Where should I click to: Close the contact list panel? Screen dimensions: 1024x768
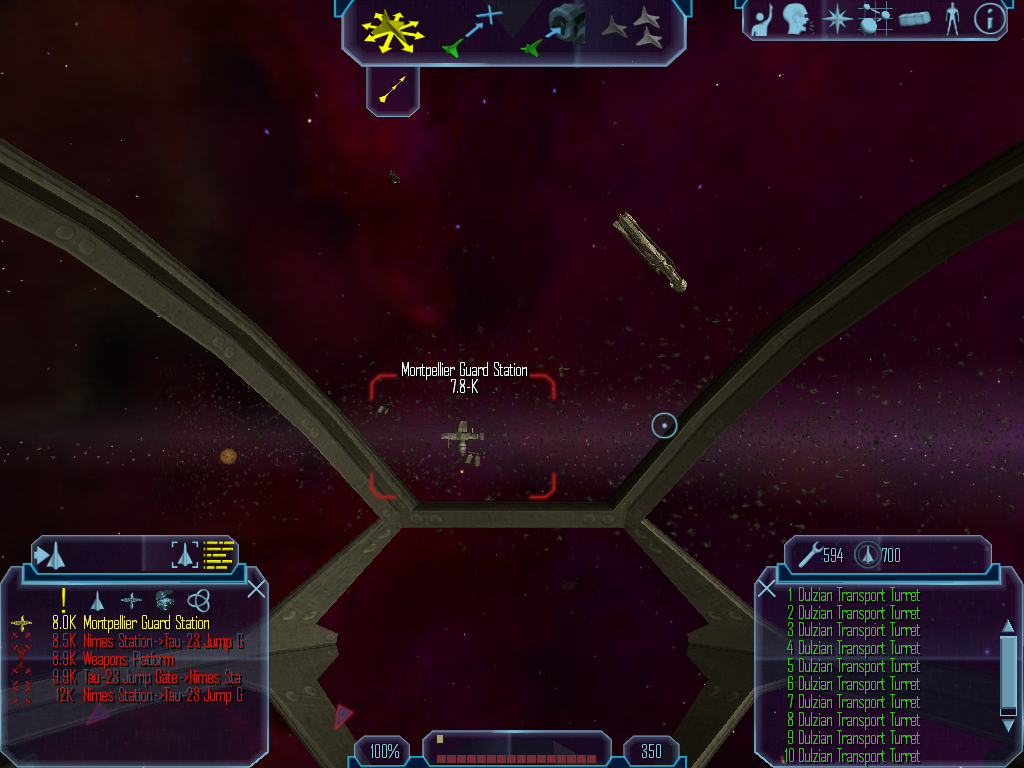point(256,588)
